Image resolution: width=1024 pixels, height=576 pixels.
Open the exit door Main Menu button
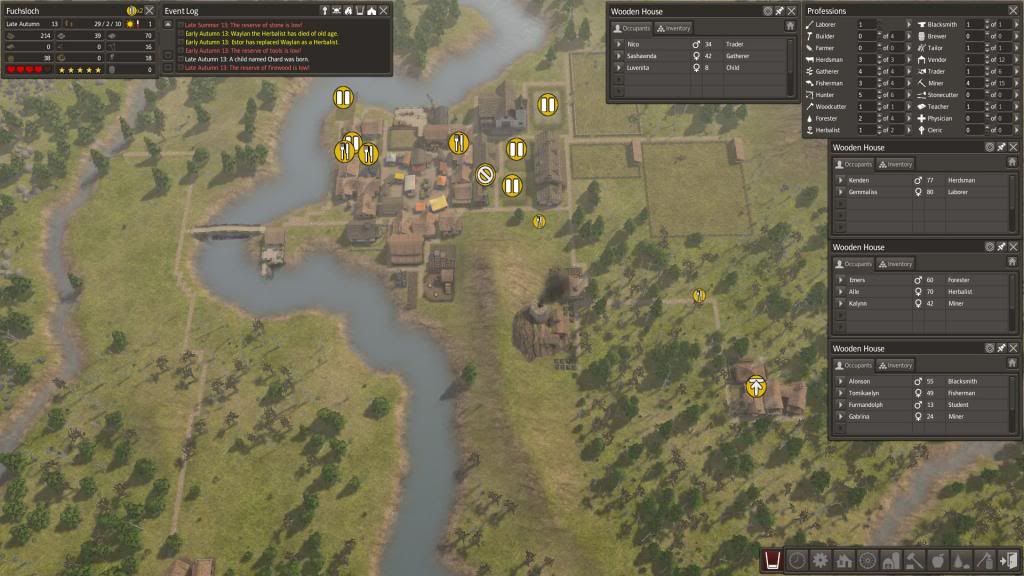point(1008,561)
